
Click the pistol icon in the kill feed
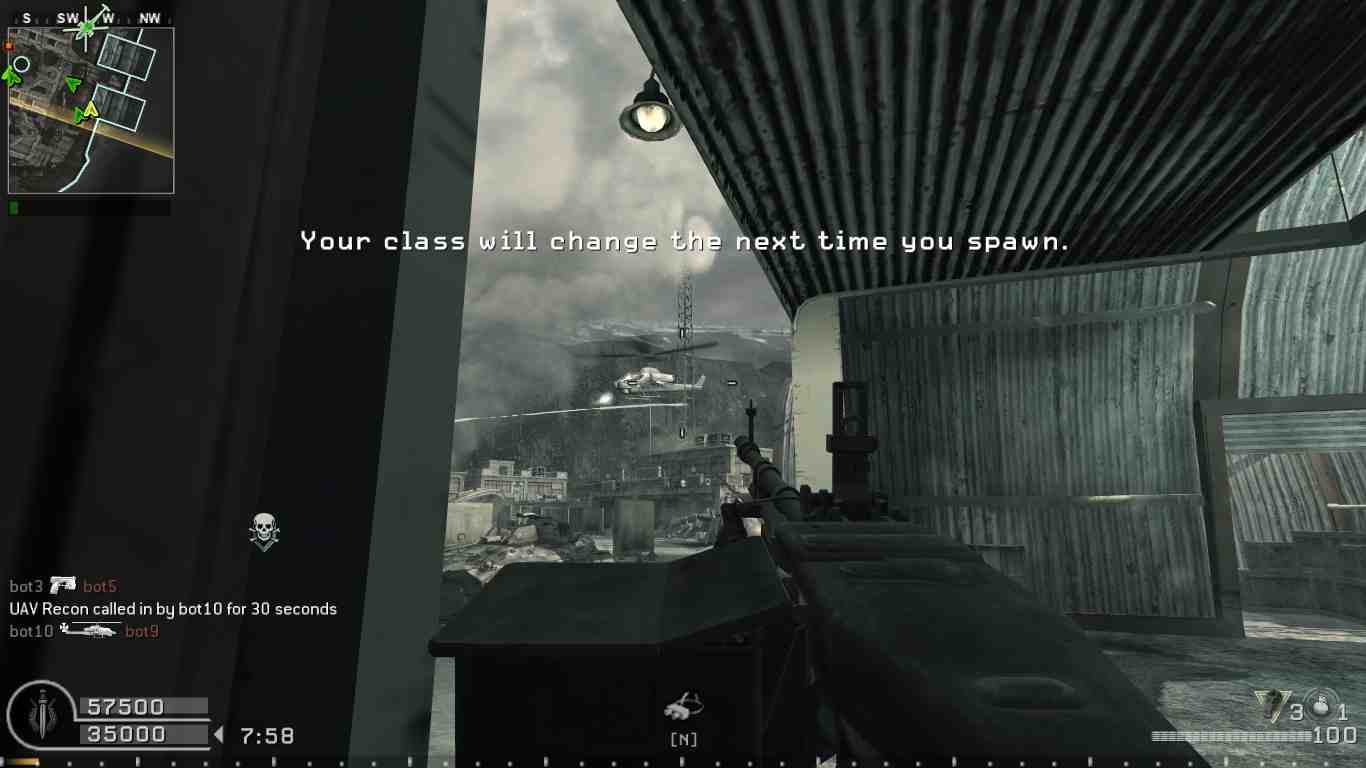click(x=63, y=585)
